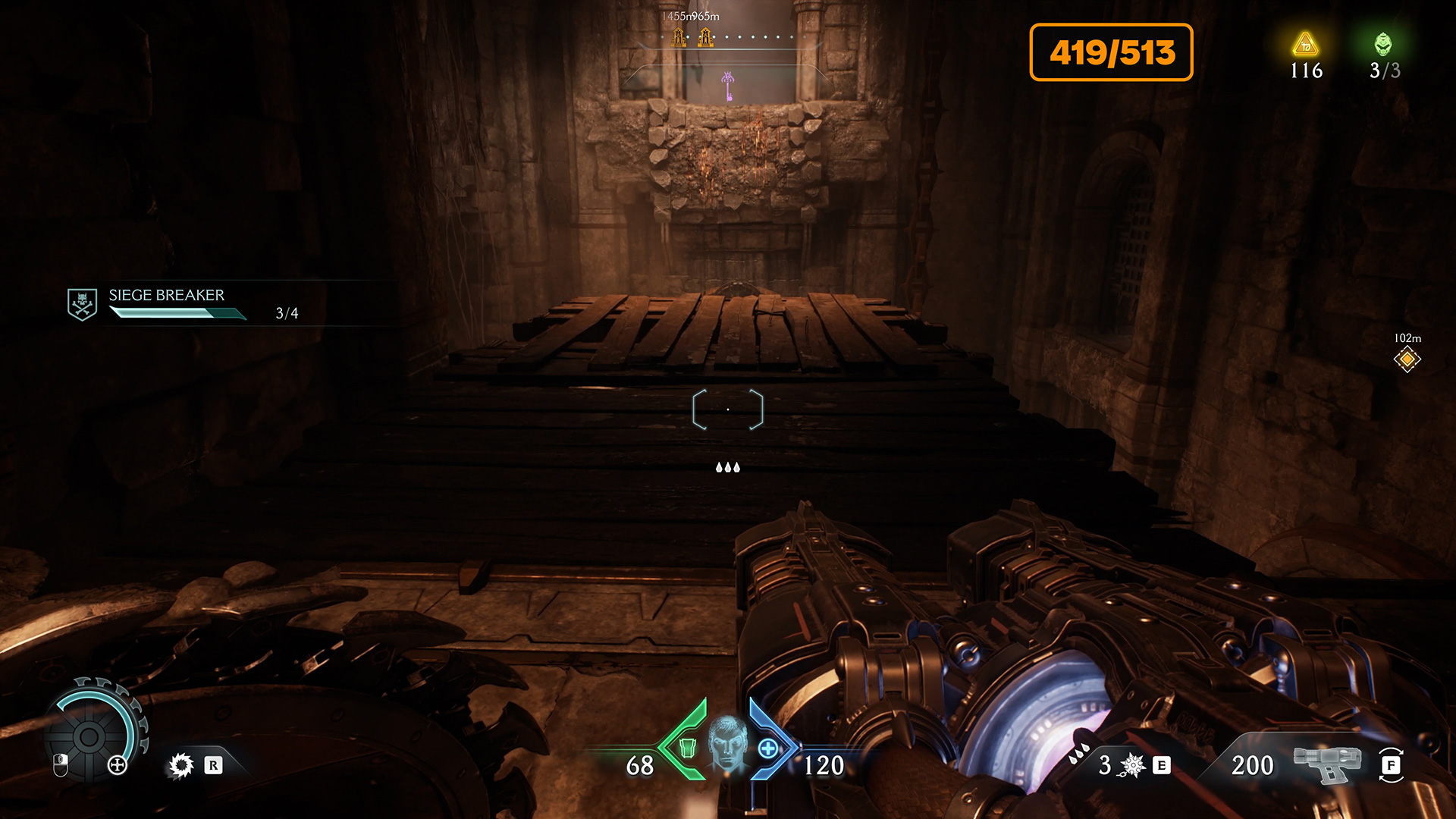The width and height of the screenshot is (1456, 819).
Task: Activate the circular shield gauge icon
Action: [89, 736]
